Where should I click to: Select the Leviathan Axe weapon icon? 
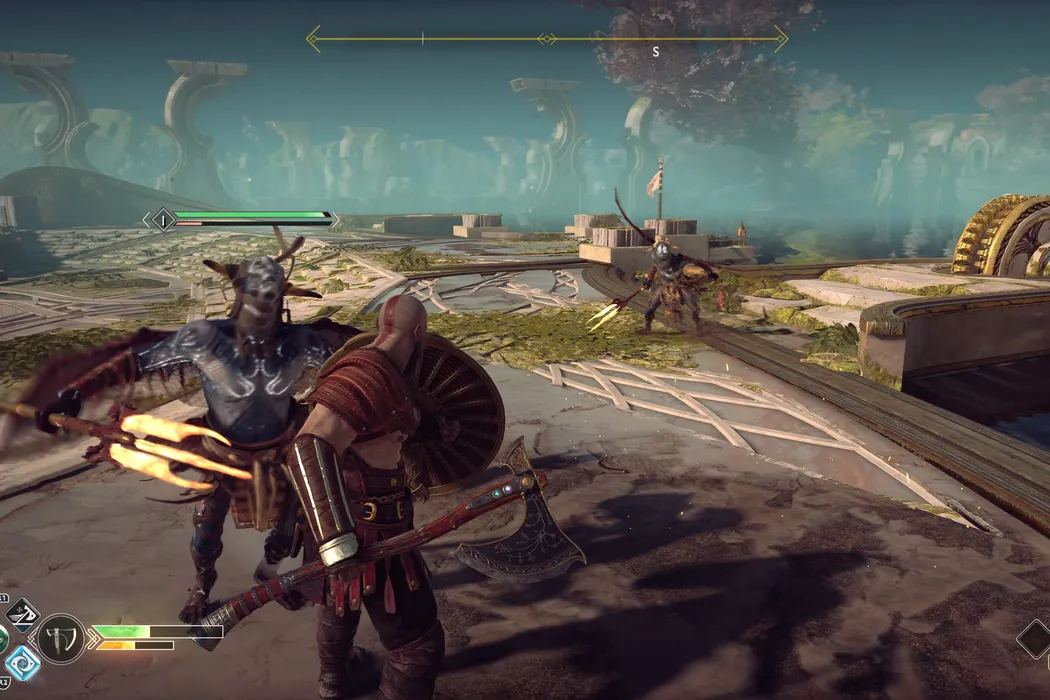pyautogui.click(x=60, y=638)
